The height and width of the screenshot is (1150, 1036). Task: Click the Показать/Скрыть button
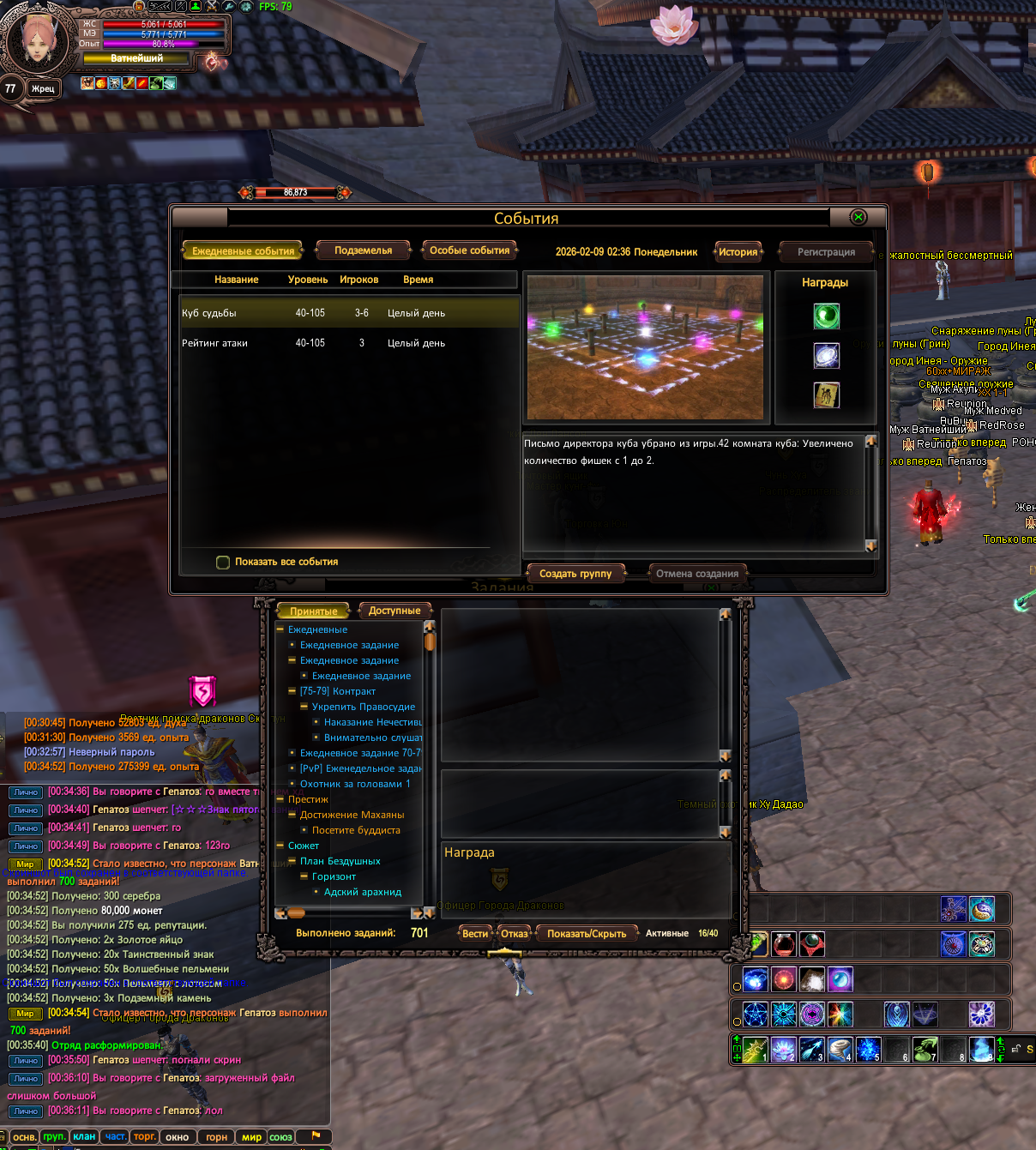(x=587, y=934)
